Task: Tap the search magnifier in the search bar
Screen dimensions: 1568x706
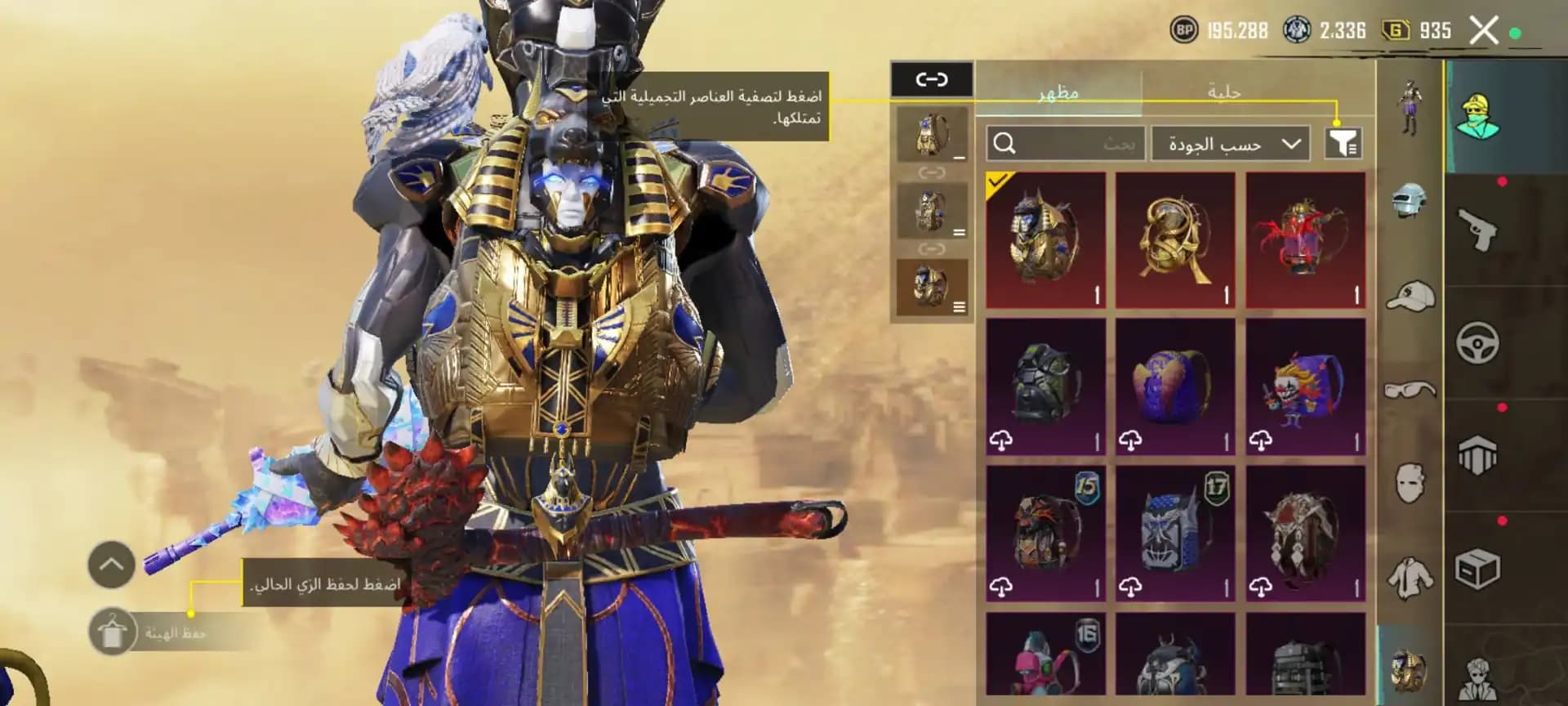Action: (1006, 145)
